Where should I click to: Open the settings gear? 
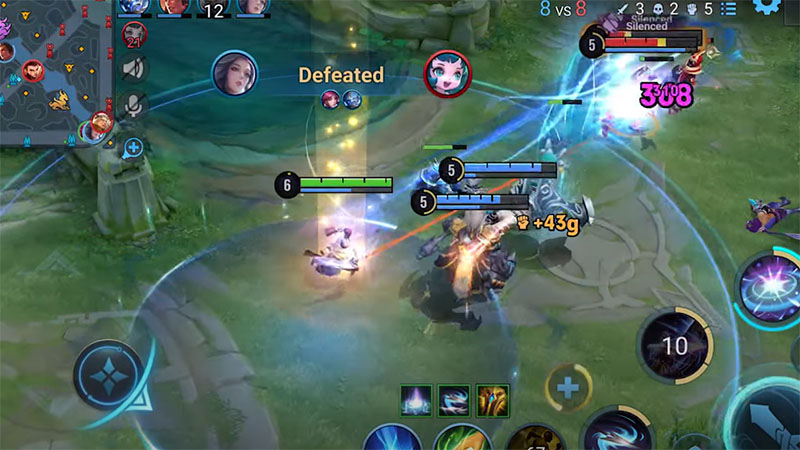(768, 7)
